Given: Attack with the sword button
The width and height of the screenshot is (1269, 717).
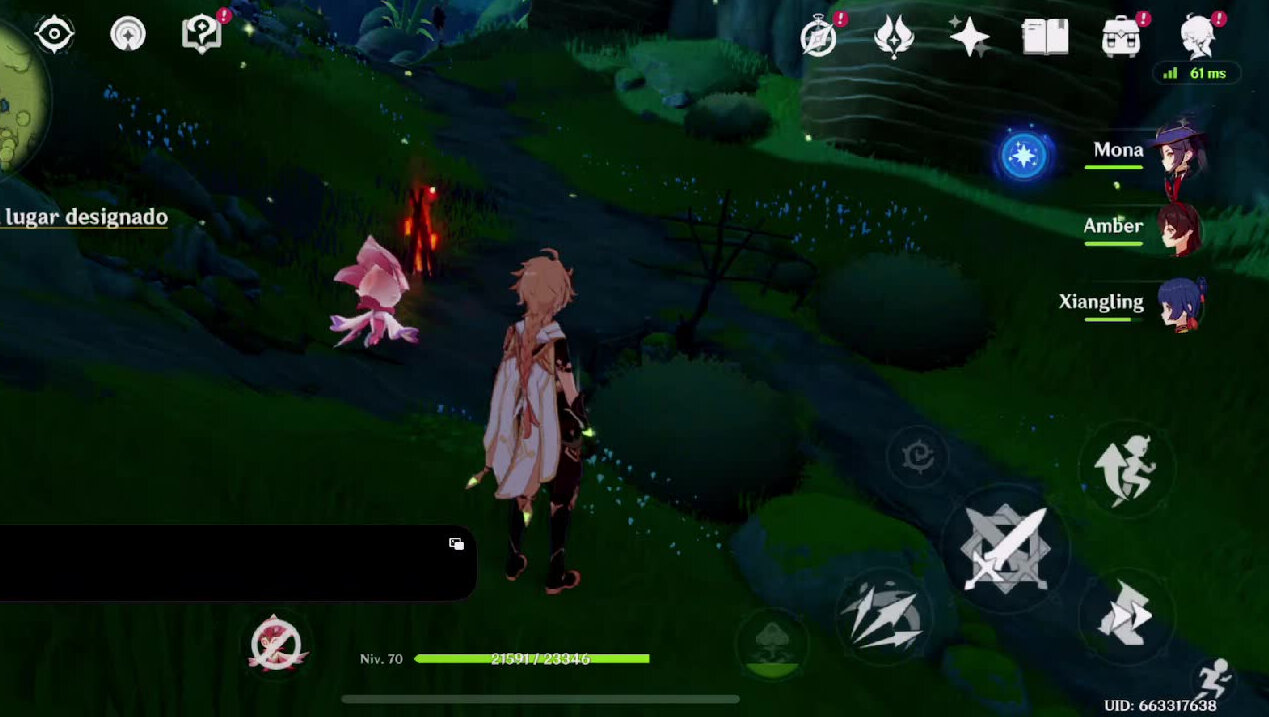Looking at the screenshot, I should tap(1005, 547).
